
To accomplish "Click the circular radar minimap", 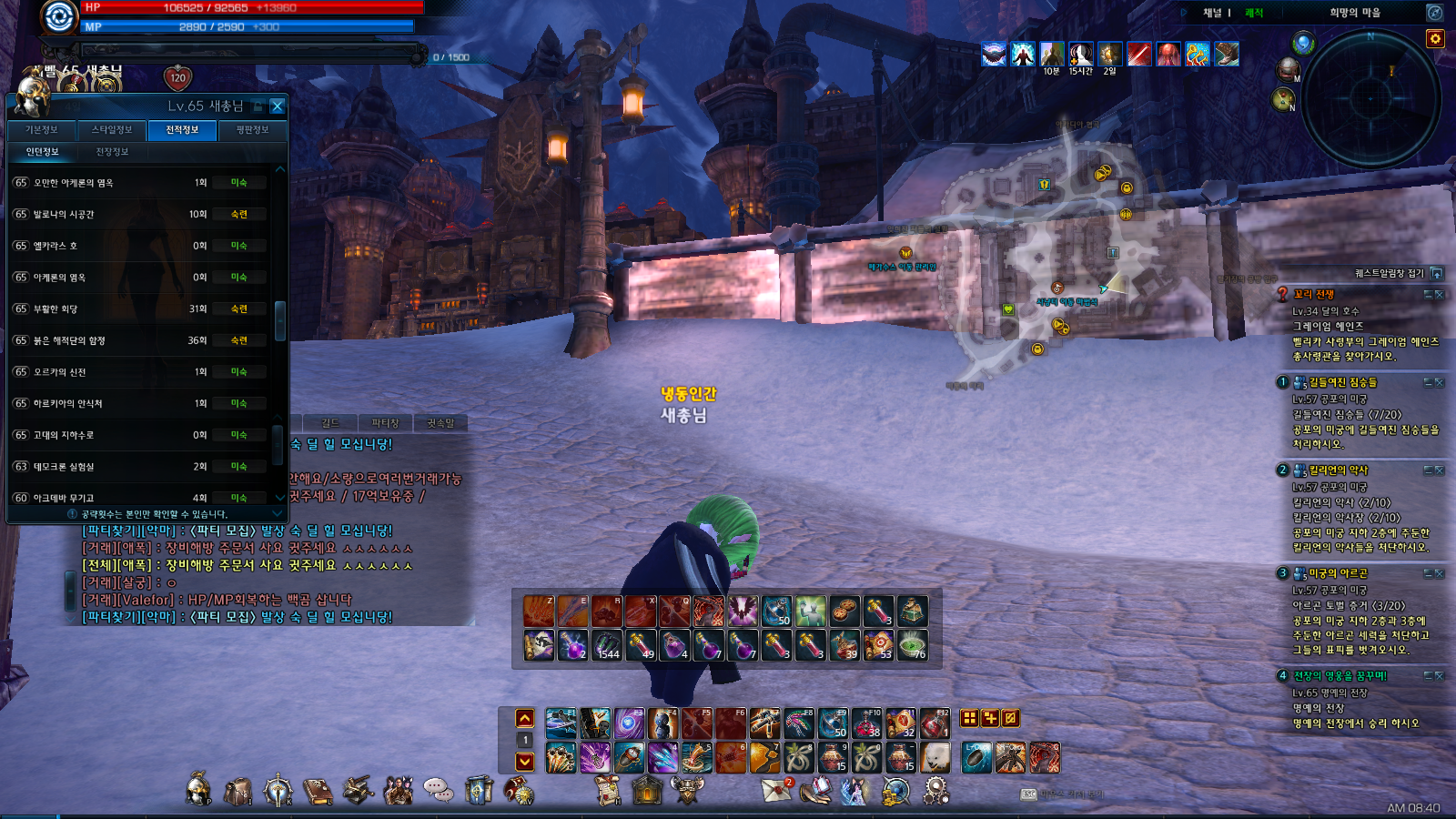I will pyautogui.click(x=1371, y=100).
